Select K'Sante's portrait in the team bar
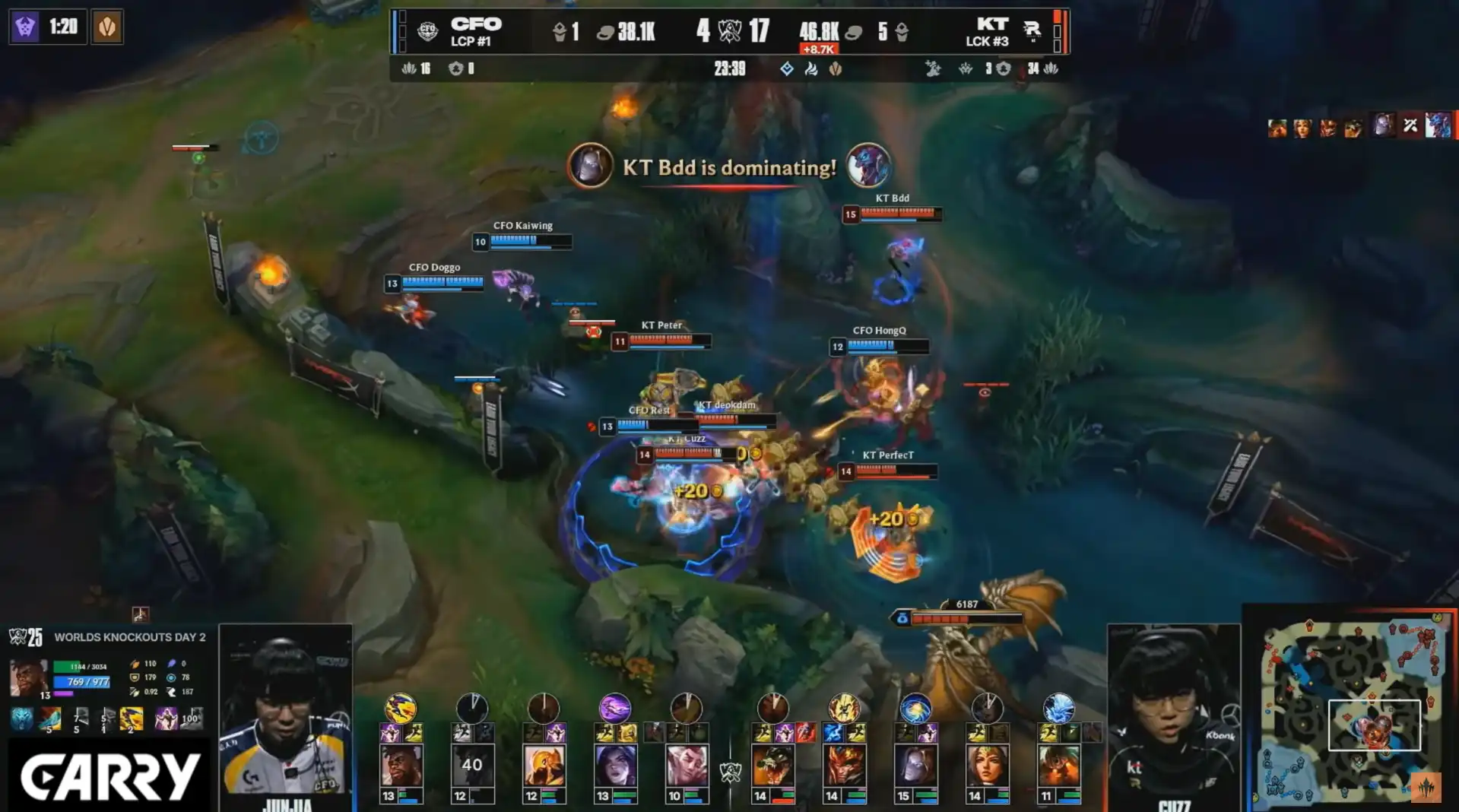Image resolution: width=1459 pixels, height=812 pixels. [401, 766]
